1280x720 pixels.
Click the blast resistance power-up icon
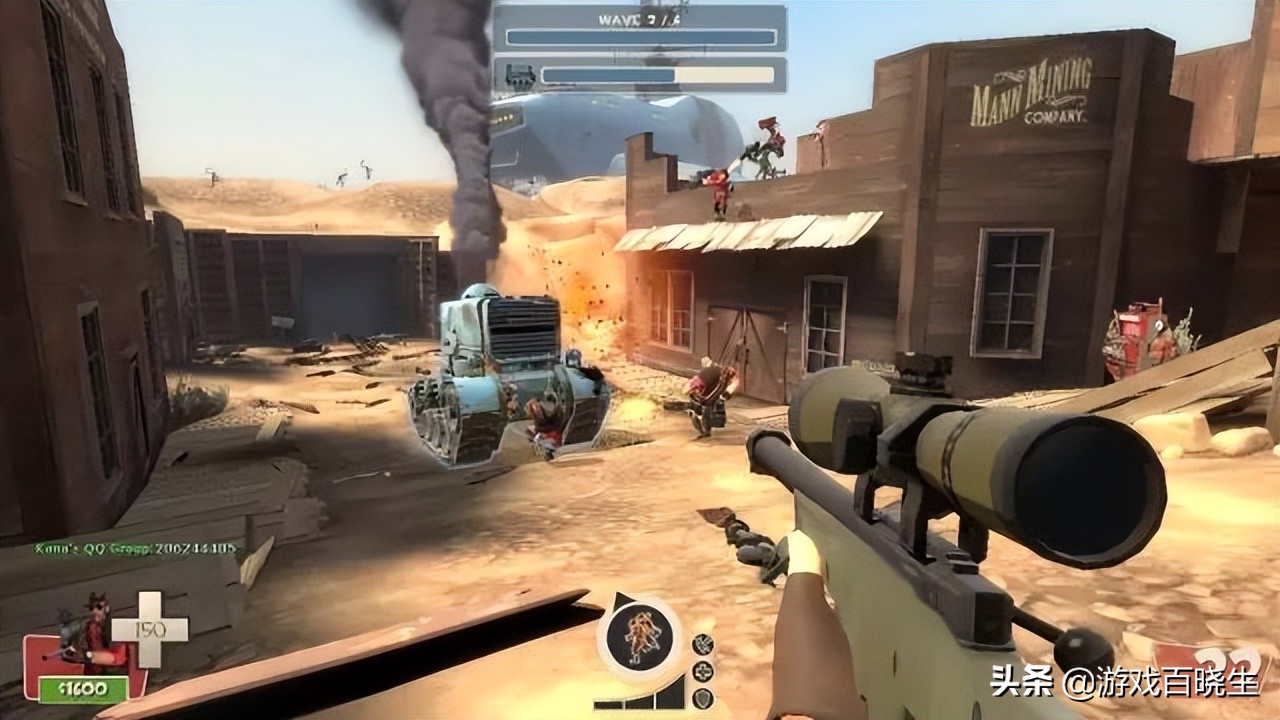coord(703,644)
